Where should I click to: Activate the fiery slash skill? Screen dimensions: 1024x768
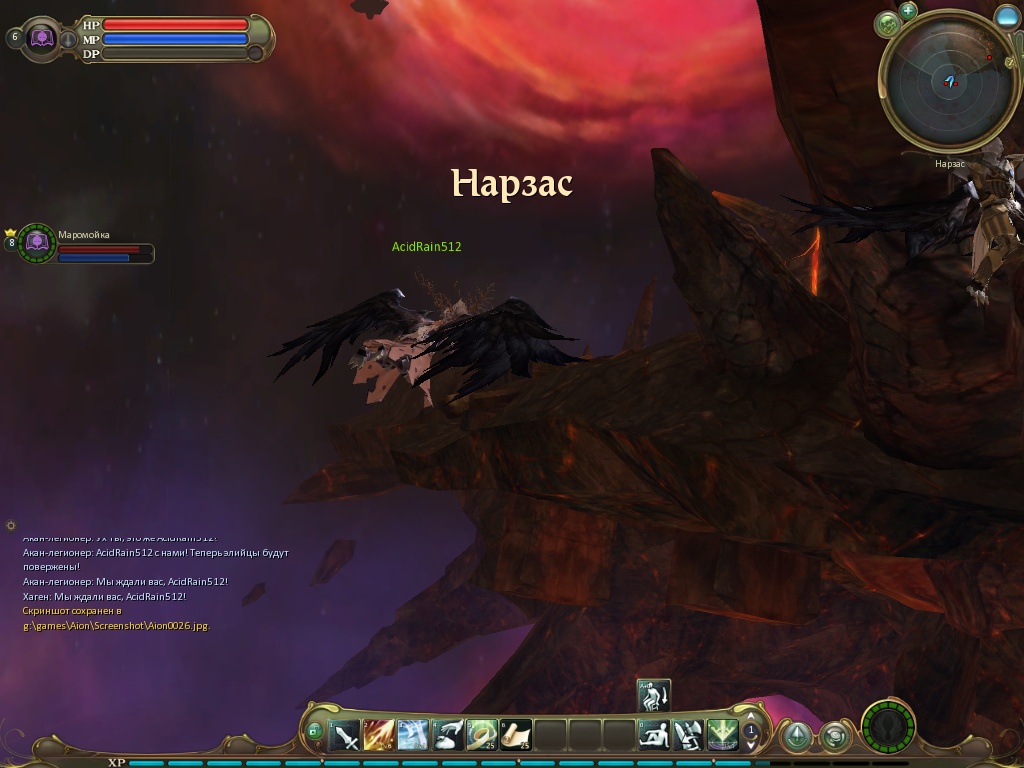pos(379,736)
